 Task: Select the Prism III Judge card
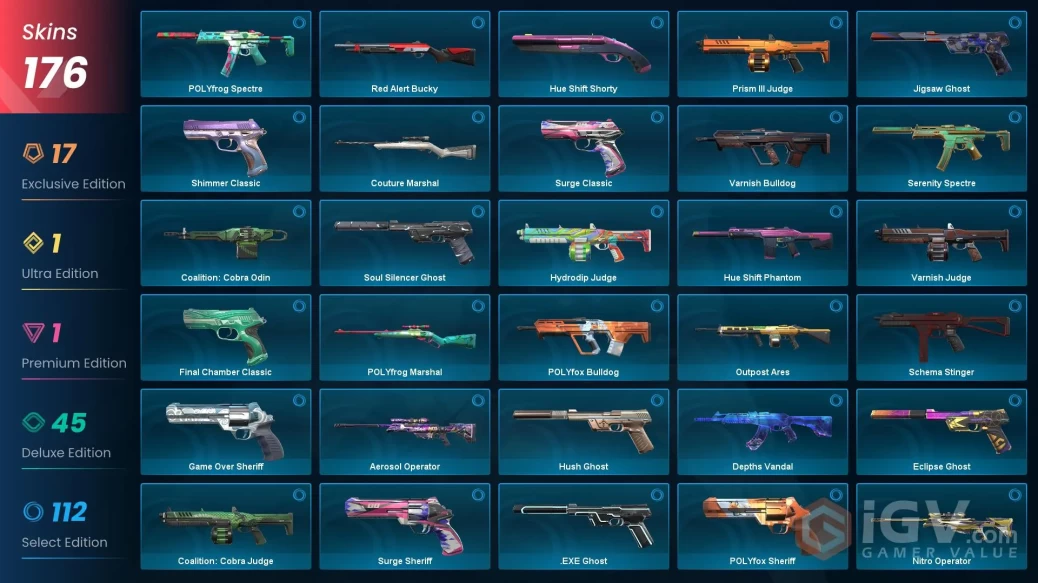click(x=762, y=53)
